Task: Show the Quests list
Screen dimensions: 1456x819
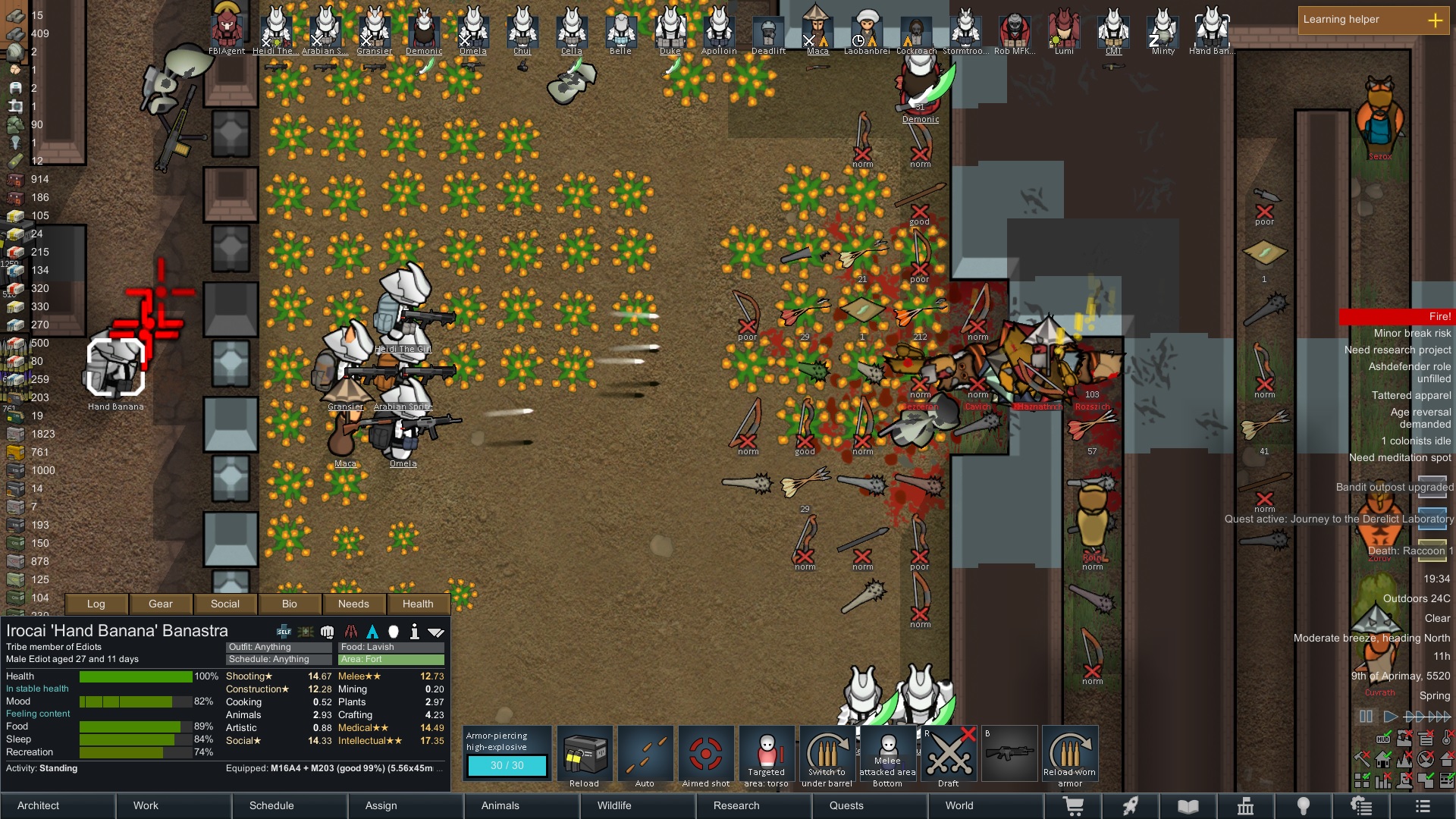Action: click(846, 805)
